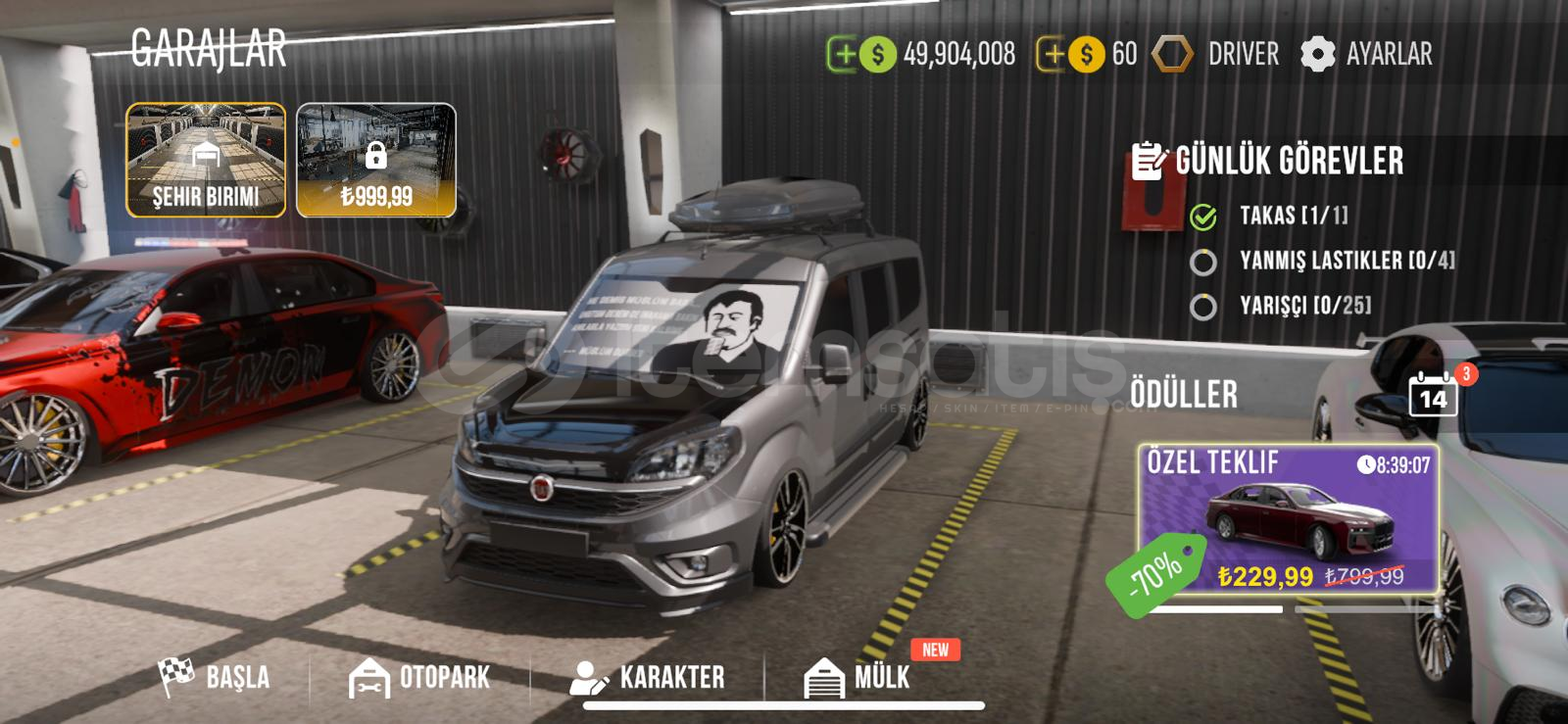Open the Karakter menu

tap(648, 677)
